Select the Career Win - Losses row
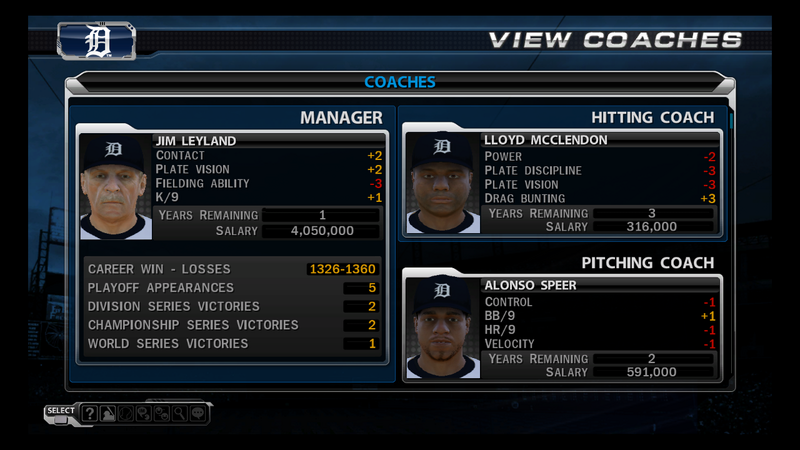This screenshot has height=450, width=800. [232, 269]
